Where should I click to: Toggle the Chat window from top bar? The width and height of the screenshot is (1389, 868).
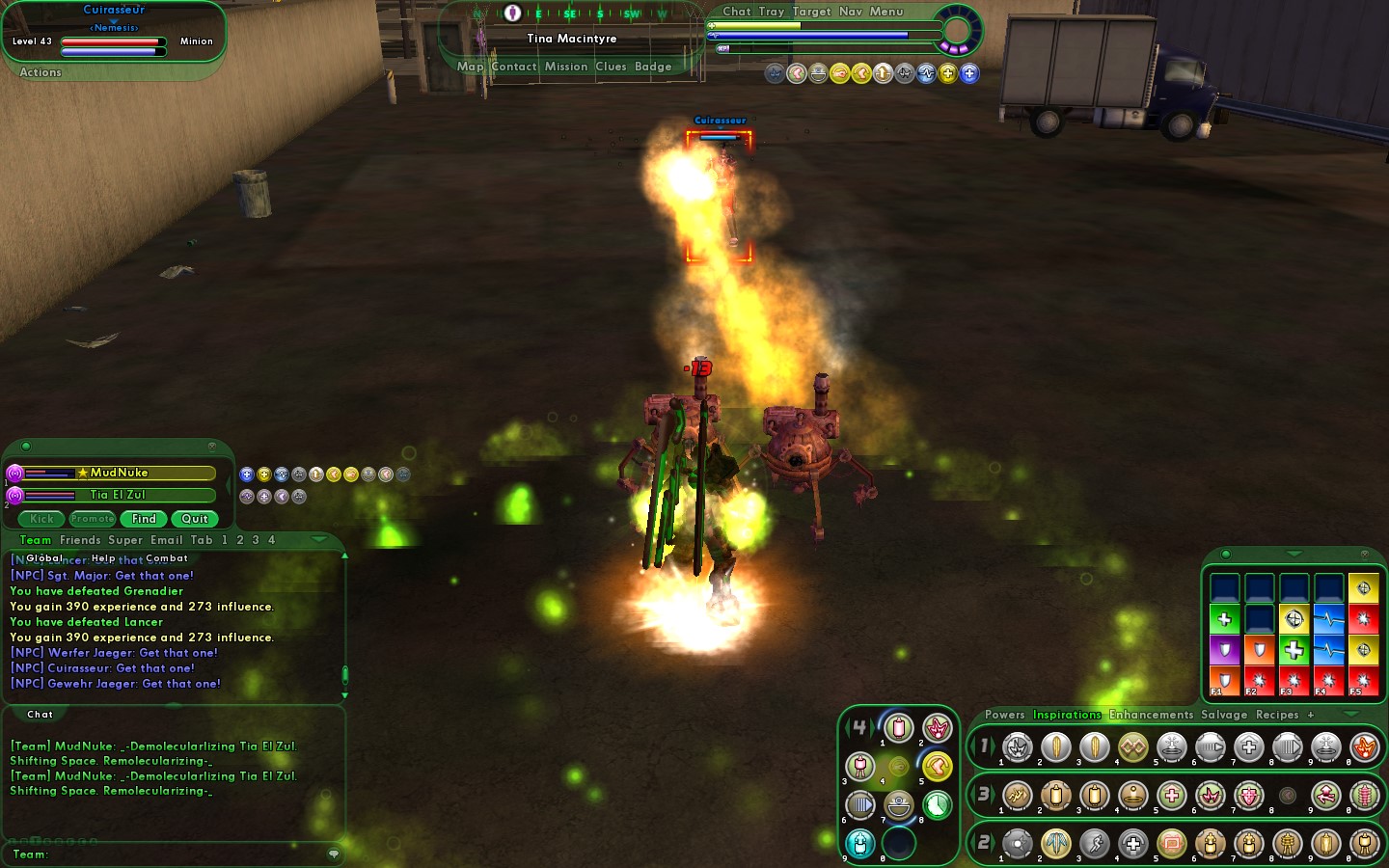[737, 12]
